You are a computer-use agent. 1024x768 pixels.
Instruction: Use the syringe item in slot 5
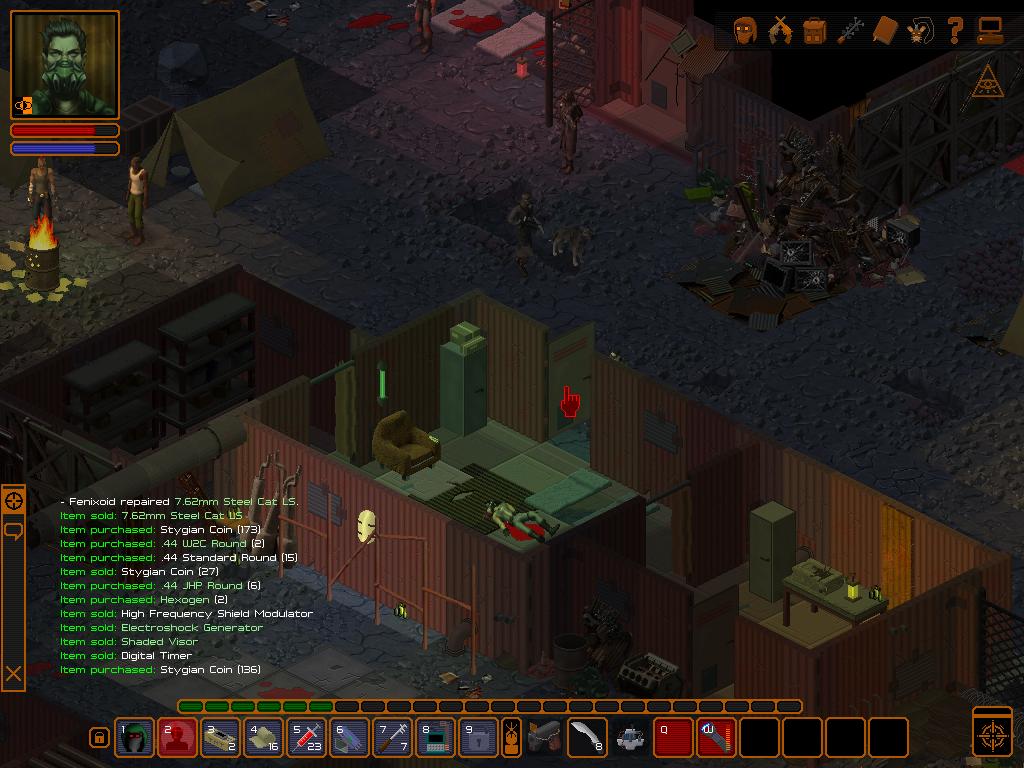point(307,738)
